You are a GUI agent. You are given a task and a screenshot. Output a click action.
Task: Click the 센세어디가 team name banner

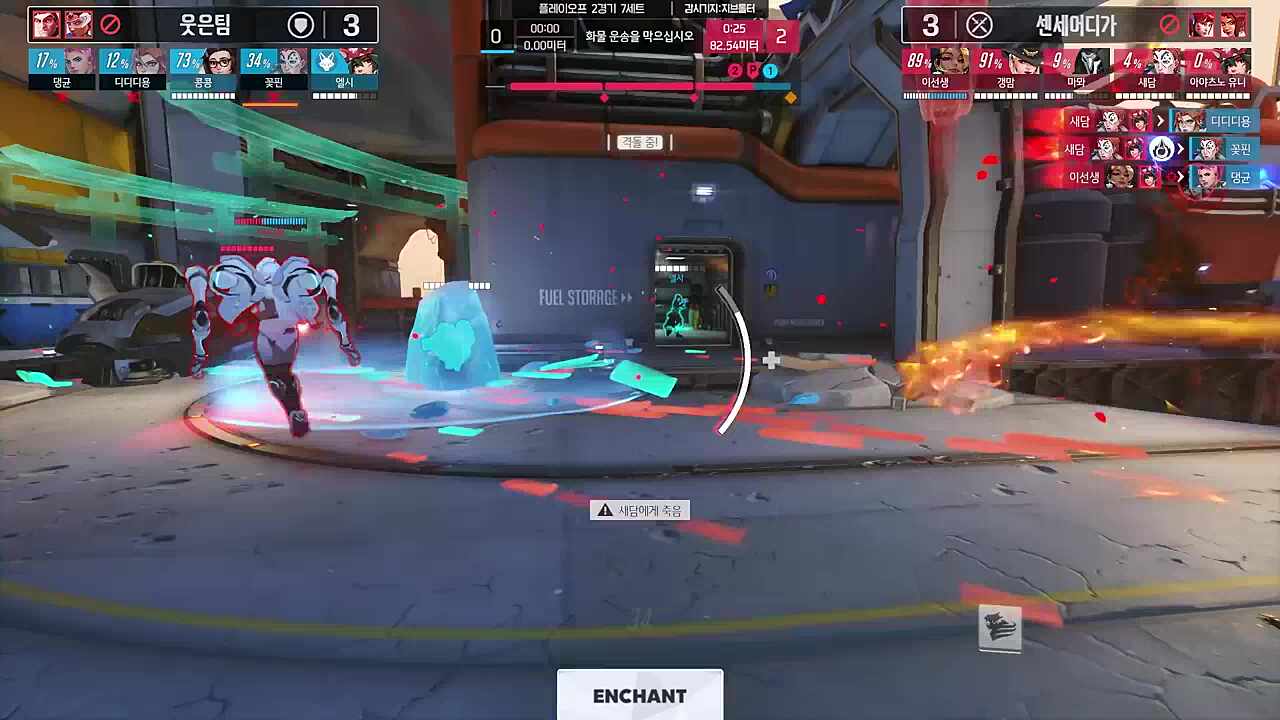1075,24
